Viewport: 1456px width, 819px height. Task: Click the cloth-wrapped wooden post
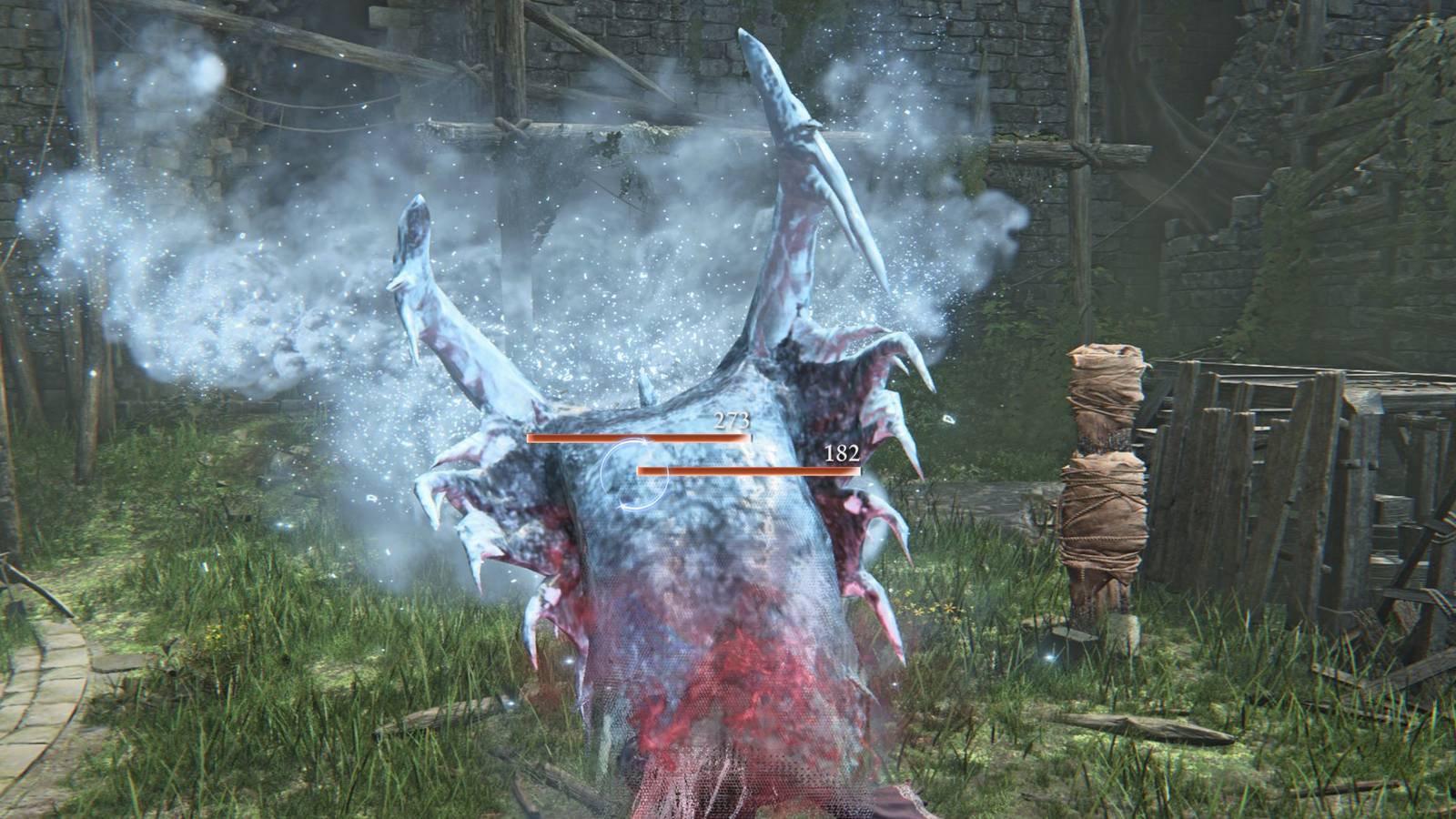(x=1101, y=473)
